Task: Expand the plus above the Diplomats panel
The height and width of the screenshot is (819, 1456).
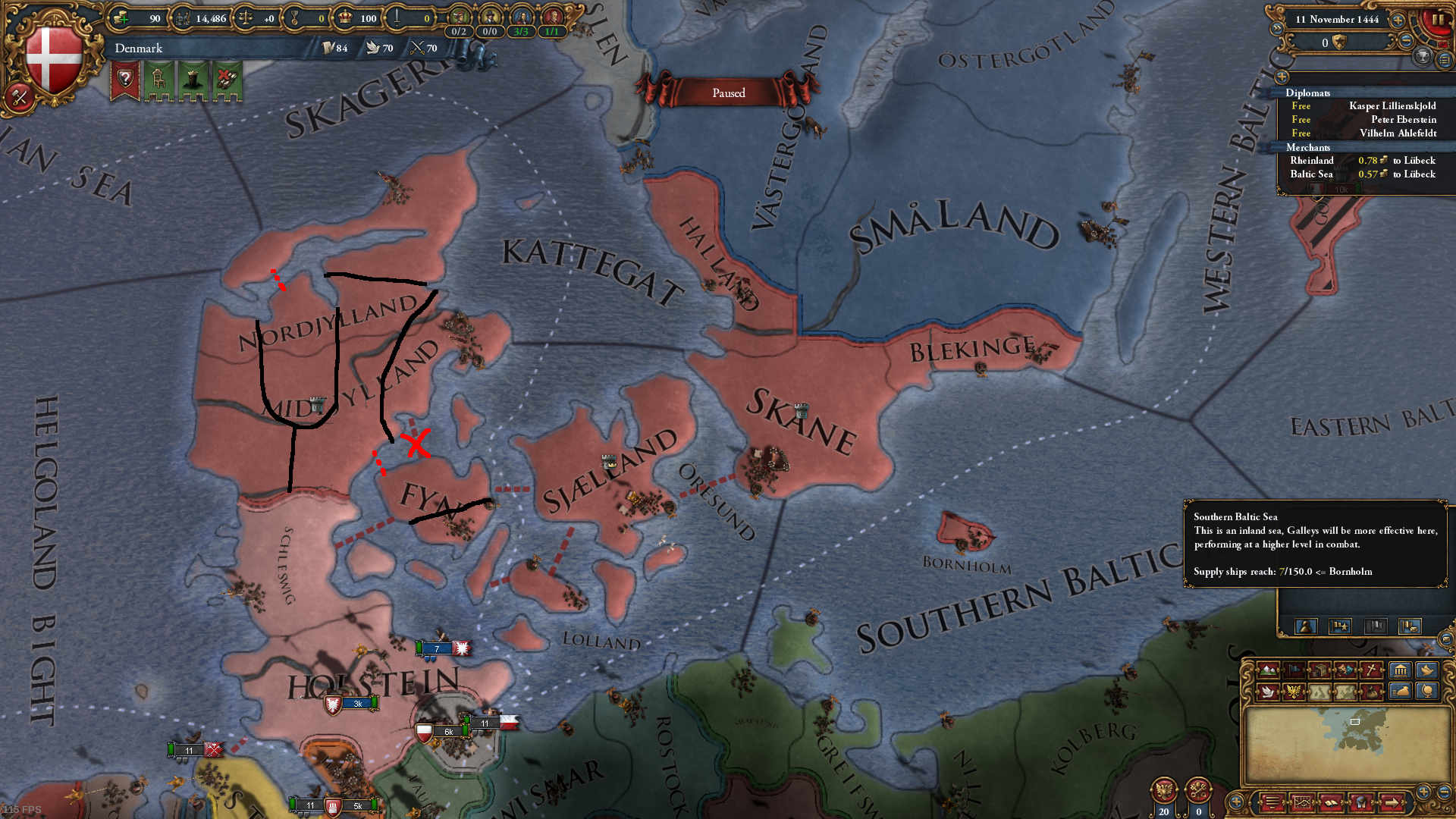Action: point(1282,78)
